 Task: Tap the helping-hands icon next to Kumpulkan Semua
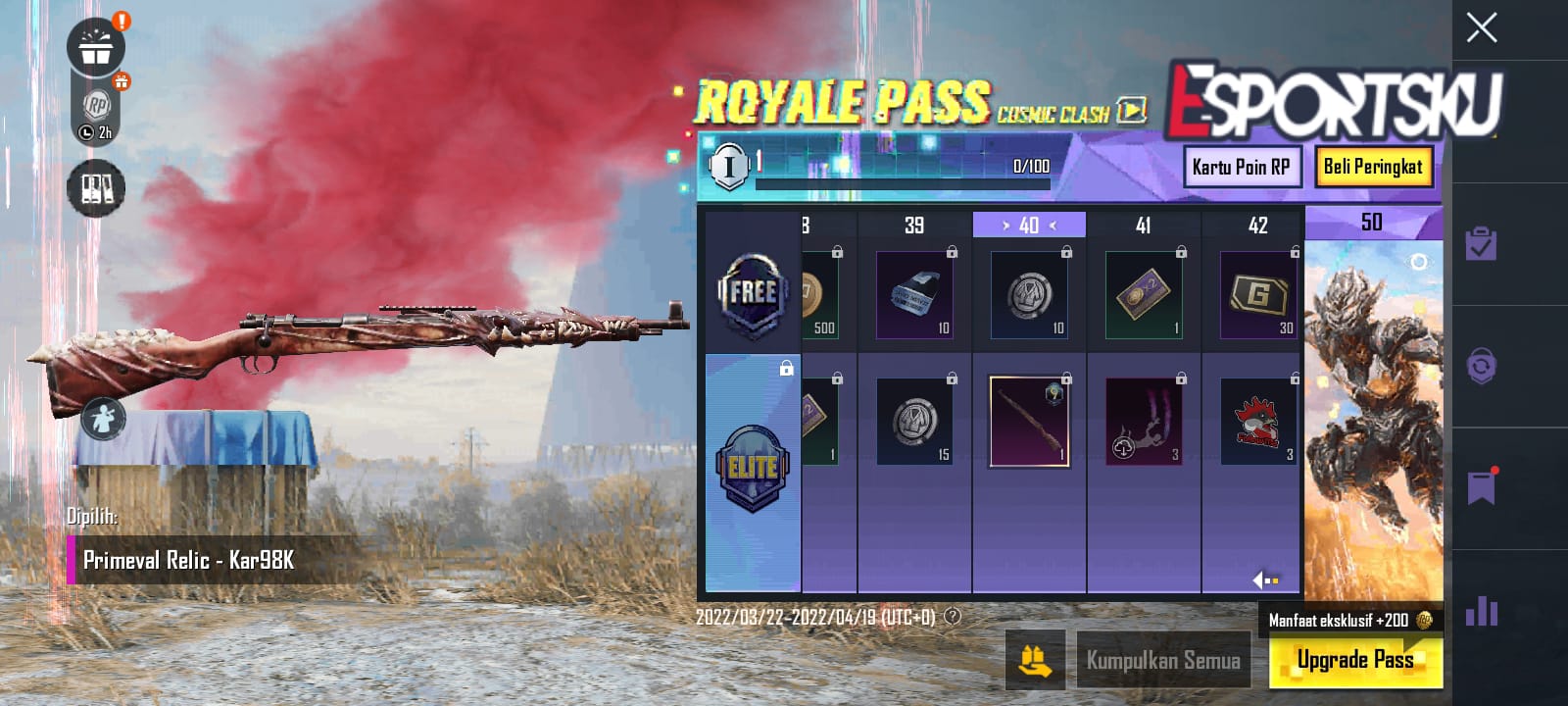coord(1034,660)
